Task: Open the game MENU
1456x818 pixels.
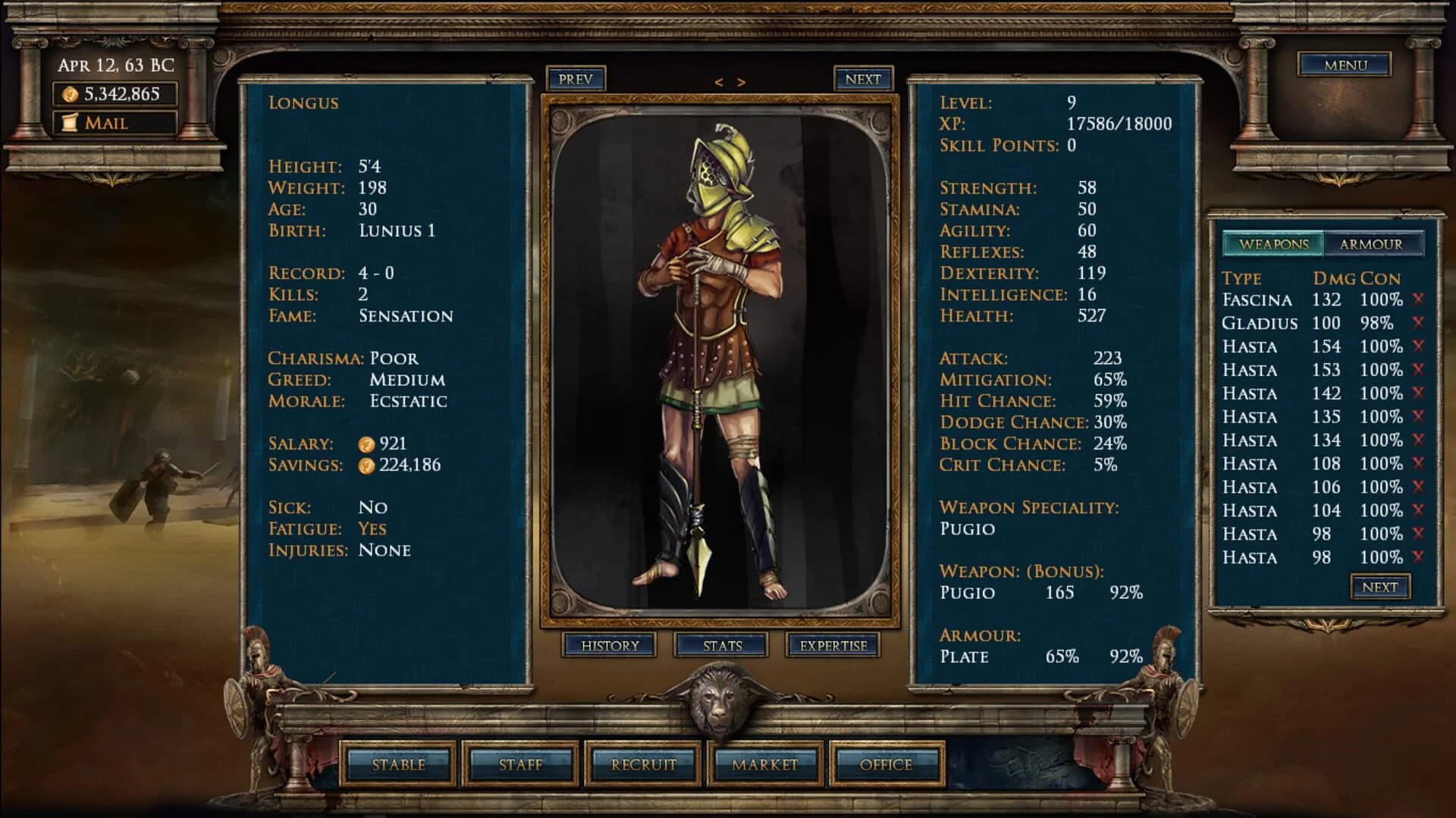Action: [1344, 65]
